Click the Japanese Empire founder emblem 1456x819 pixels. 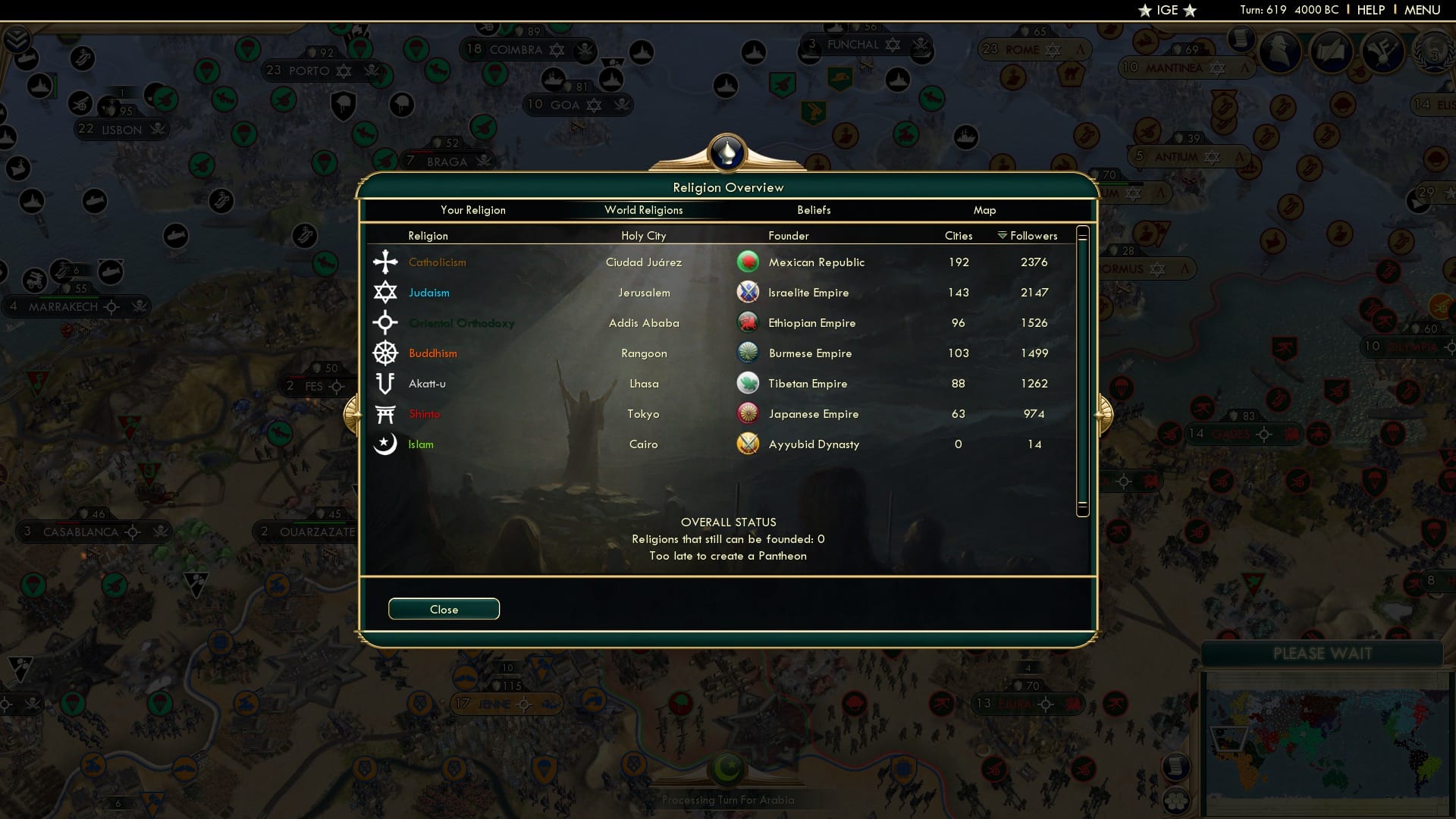[x=748, y=414]
